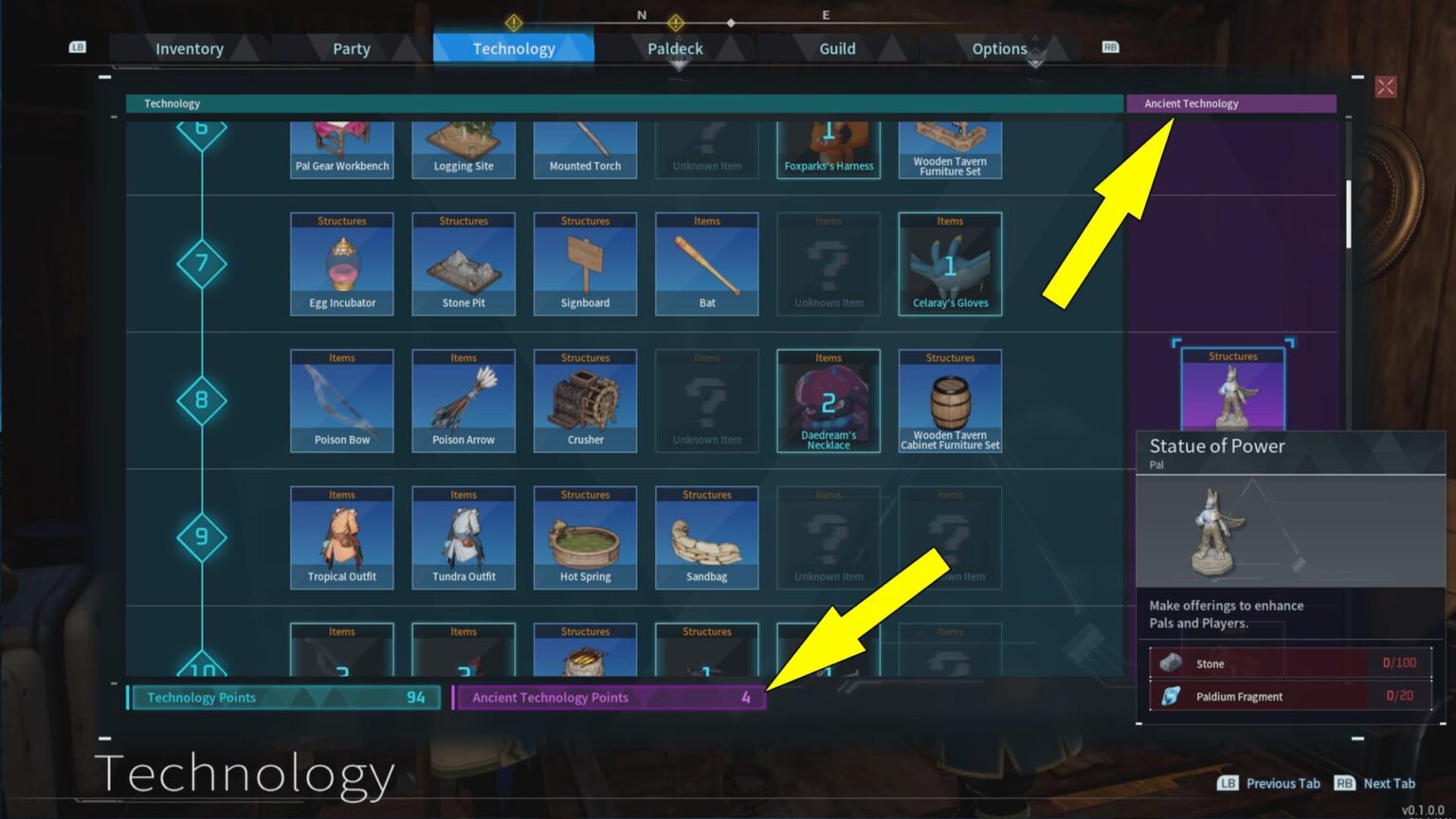
Task: Select the Sandbag structure
Action: [x=706, y=537]
